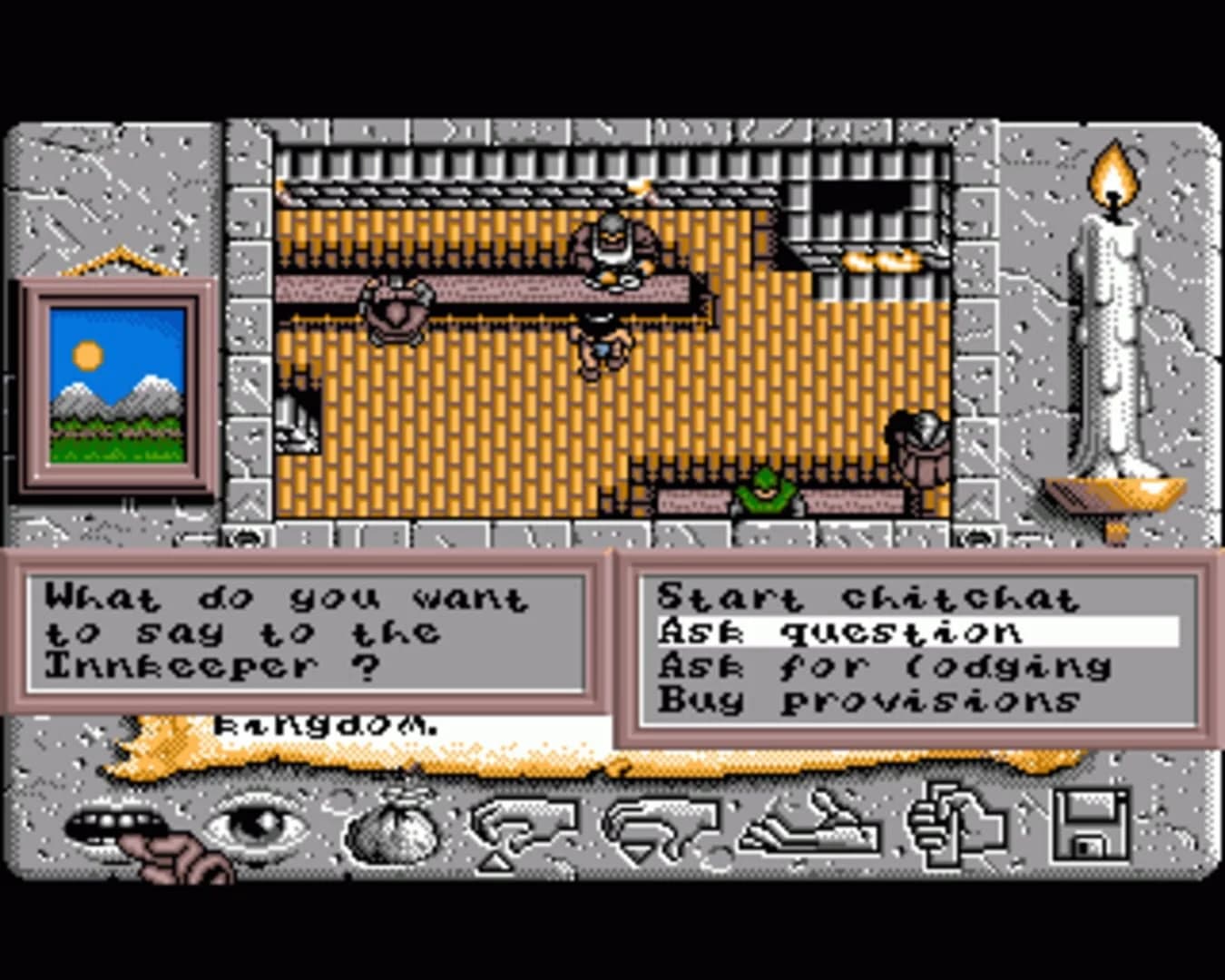Click the mountain painting on the left wall
Screen dimensions: 1225x980
pyautogui.click(x=116, y=386)
